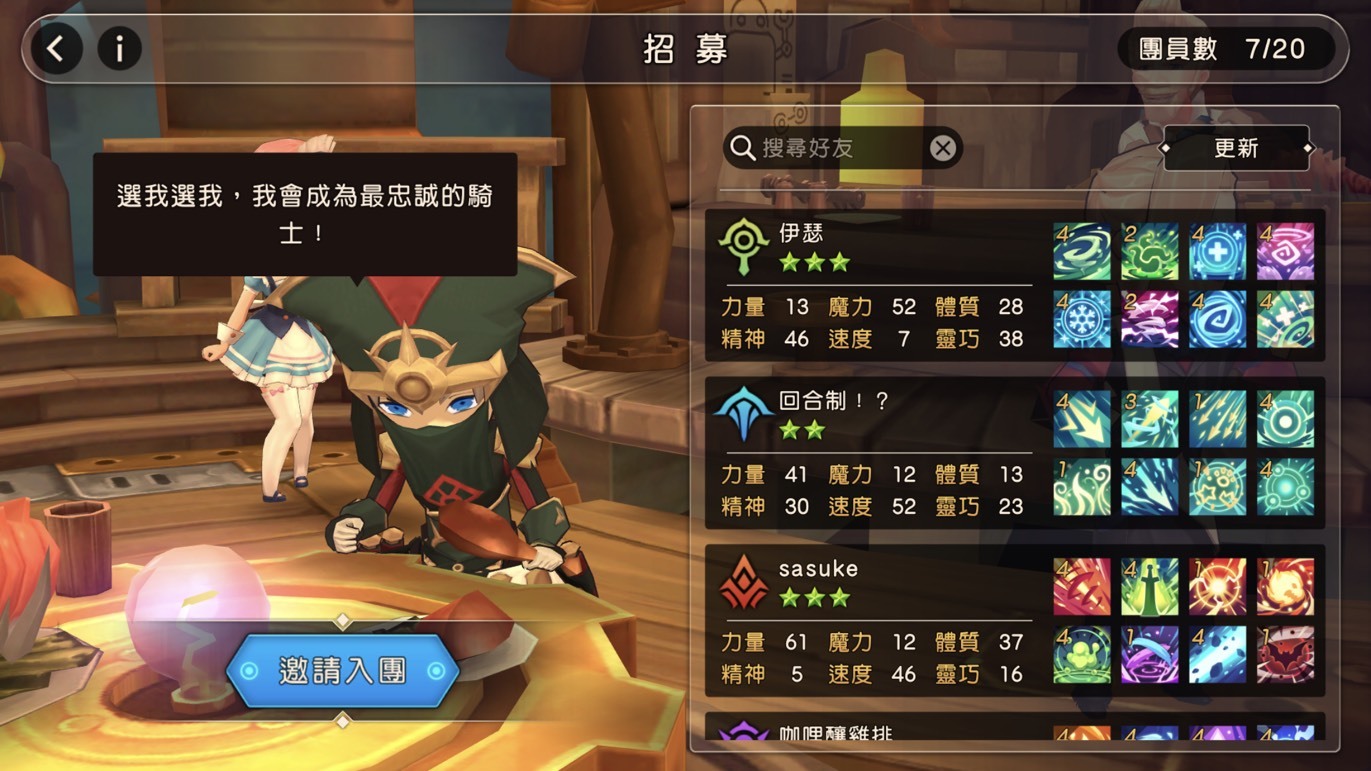Click sasuke's glowing sword skill icon
This screenshot has width=1371, height=771.
1150,585
